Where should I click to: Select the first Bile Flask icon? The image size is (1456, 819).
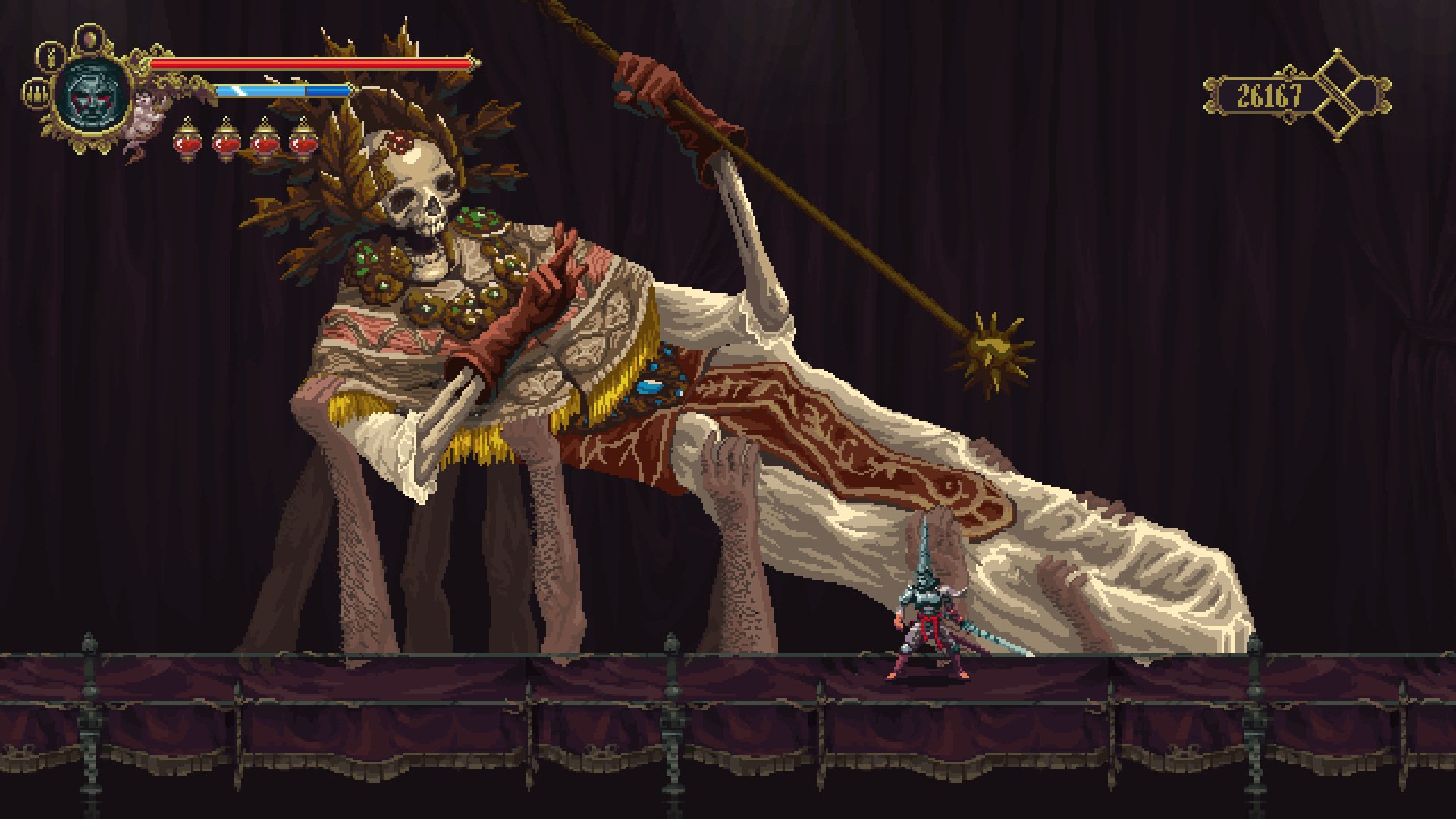[187, 143]
